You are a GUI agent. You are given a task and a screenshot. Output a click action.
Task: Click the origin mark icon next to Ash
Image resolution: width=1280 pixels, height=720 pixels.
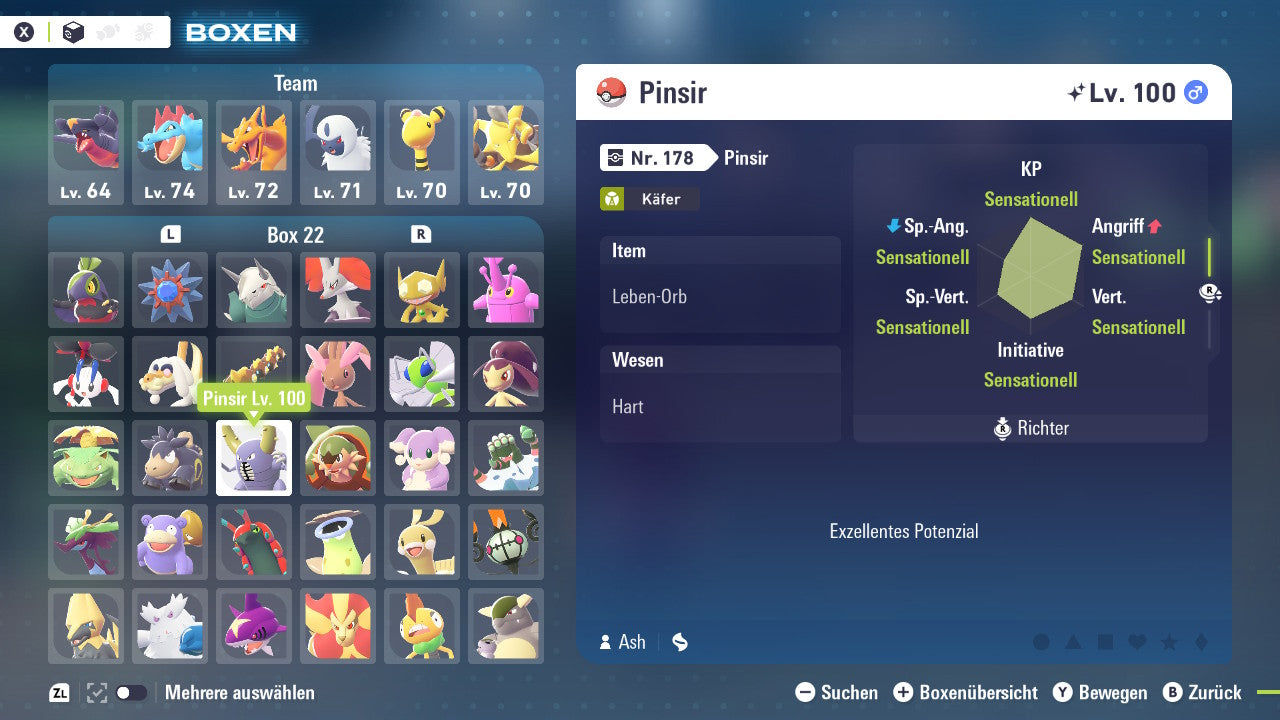point(679,642)
